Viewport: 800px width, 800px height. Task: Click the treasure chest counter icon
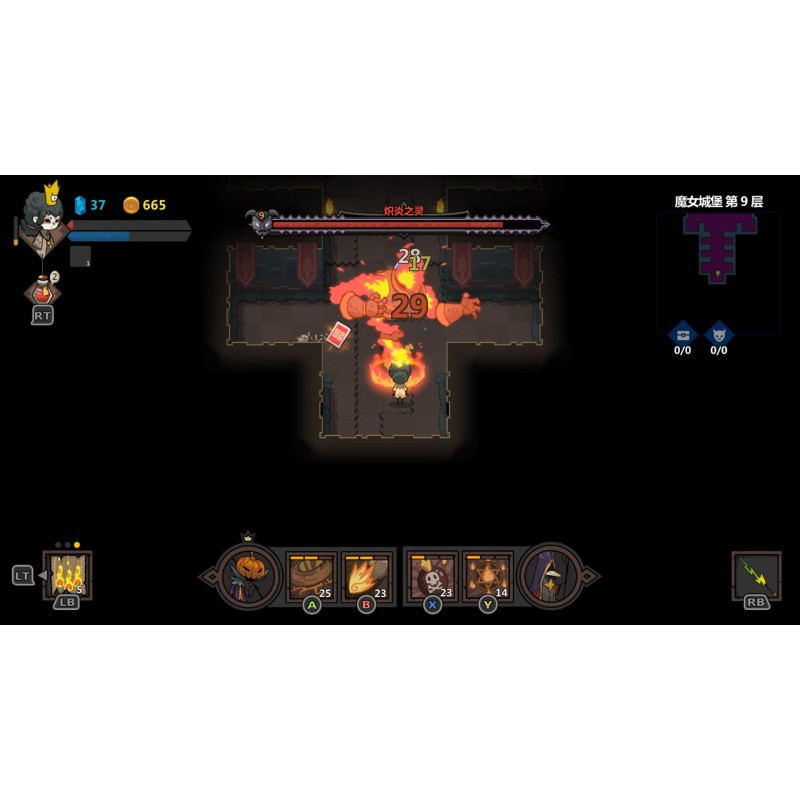click(x=683, y=333)
